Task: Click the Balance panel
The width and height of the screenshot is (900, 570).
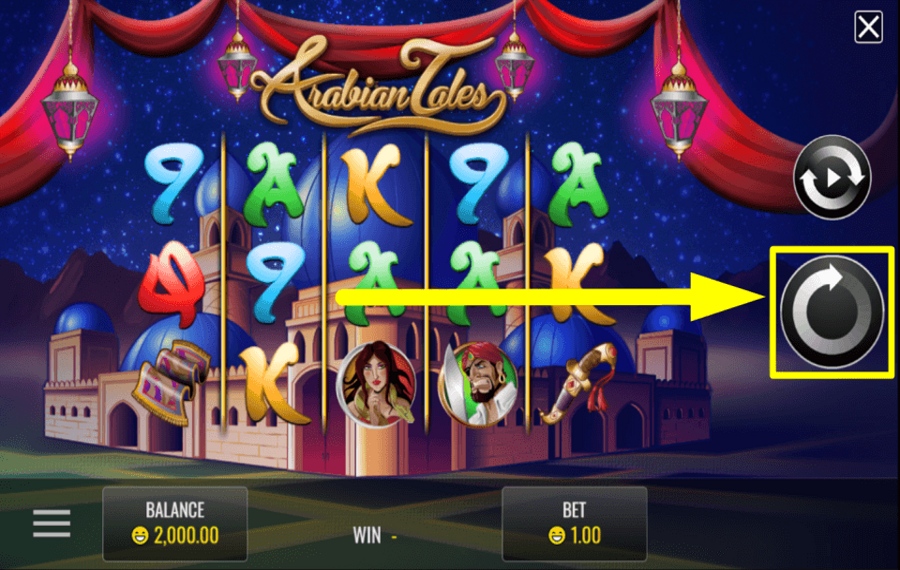Action: tap(175, 523)
